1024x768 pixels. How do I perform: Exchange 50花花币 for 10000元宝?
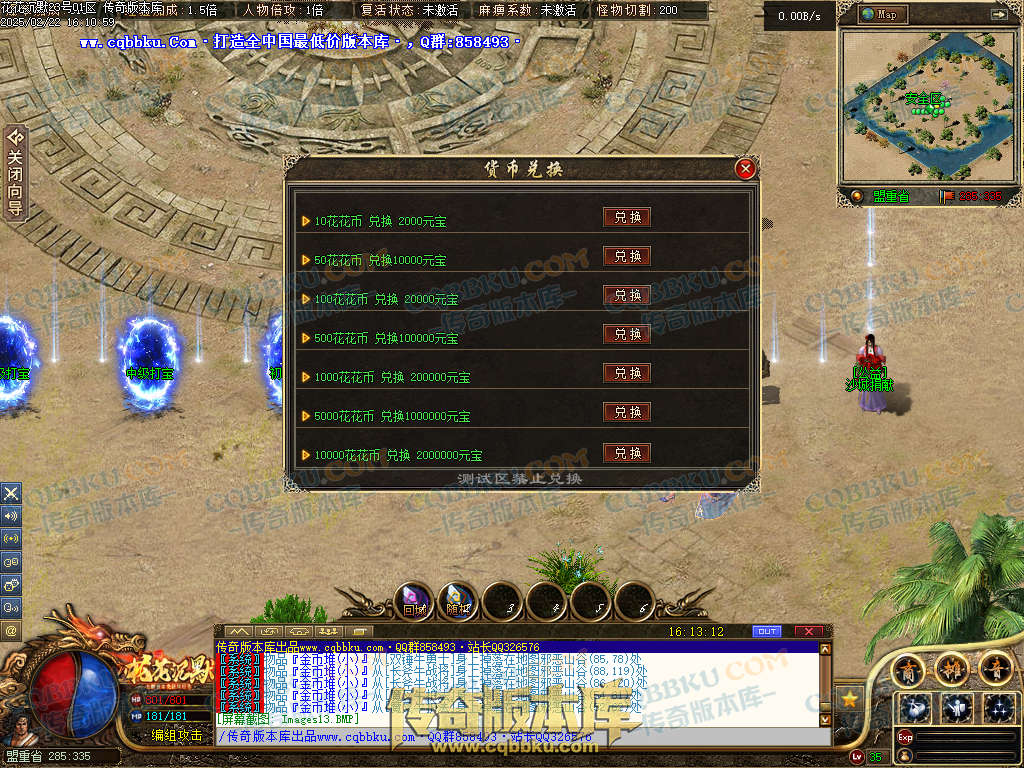tap(627, 256)
